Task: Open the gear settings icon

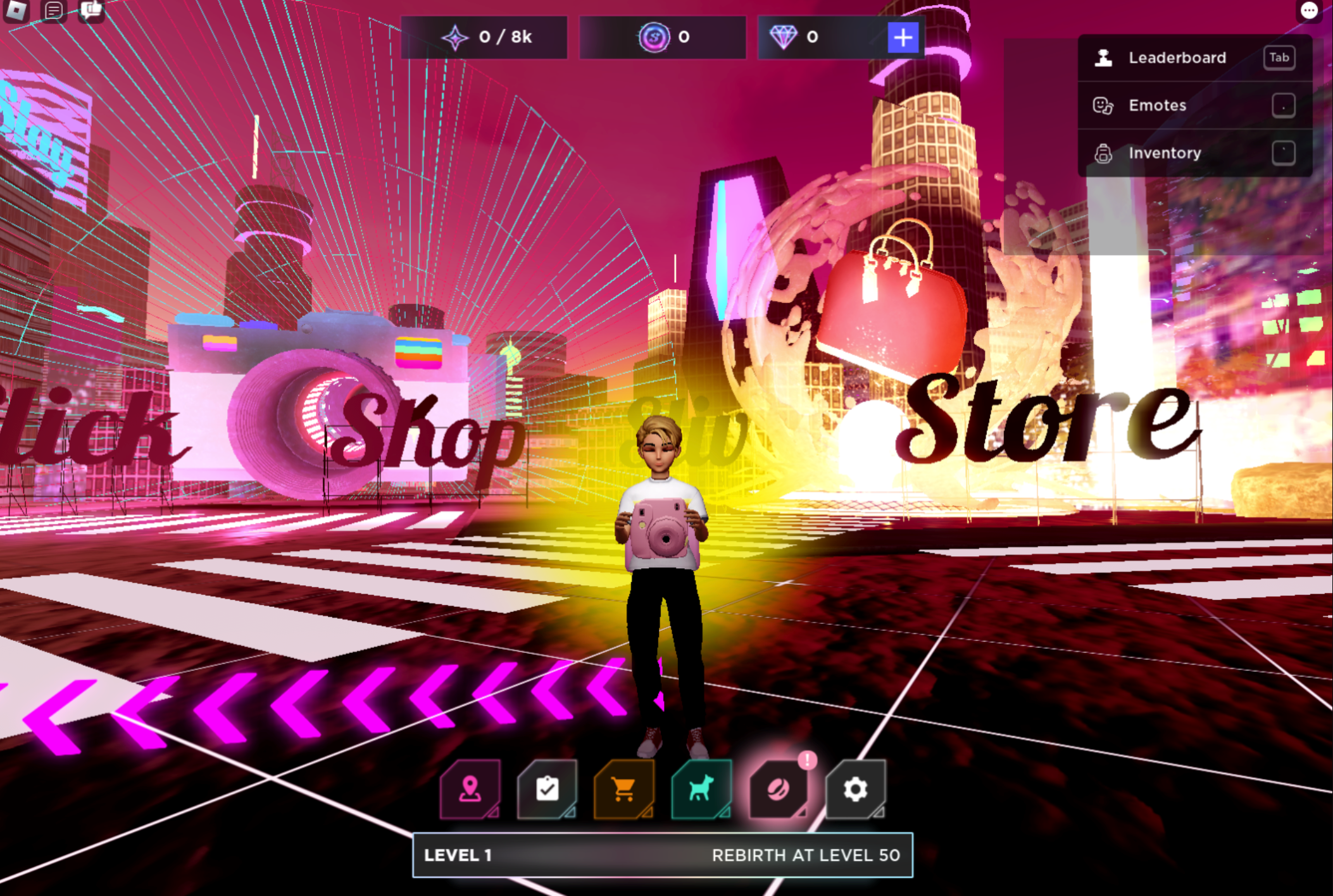Action: tap(855, 789)
